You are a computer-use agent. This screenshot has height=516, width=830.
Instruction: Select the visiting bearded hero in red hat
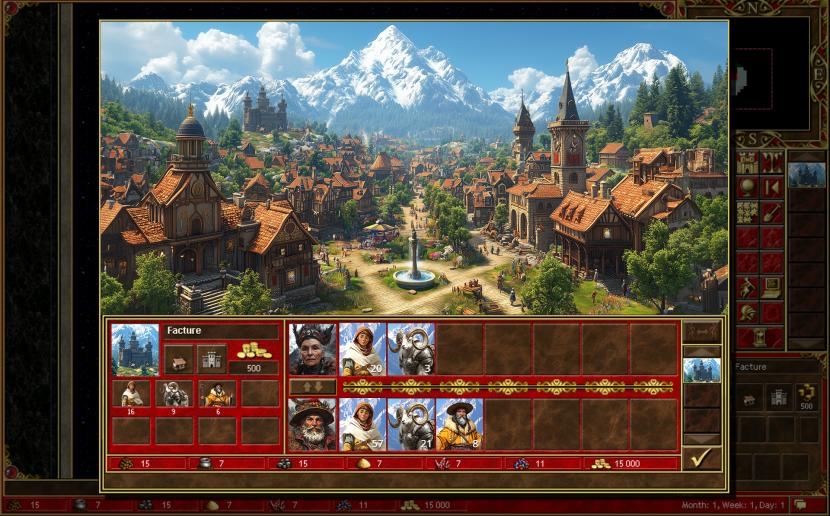312,424
